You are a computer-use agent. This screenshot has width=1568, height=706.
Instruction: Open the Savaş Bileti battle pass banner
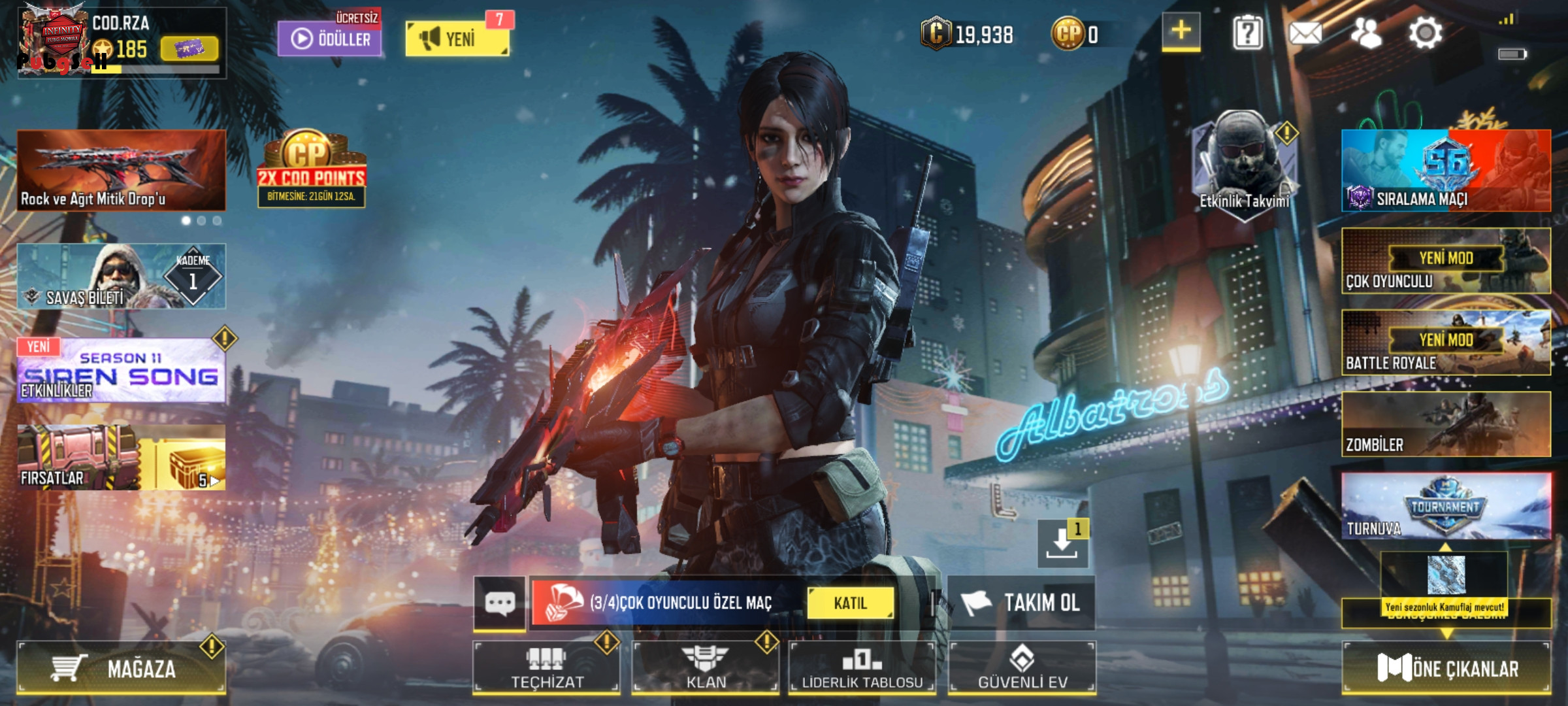click(x=122, y=276)
